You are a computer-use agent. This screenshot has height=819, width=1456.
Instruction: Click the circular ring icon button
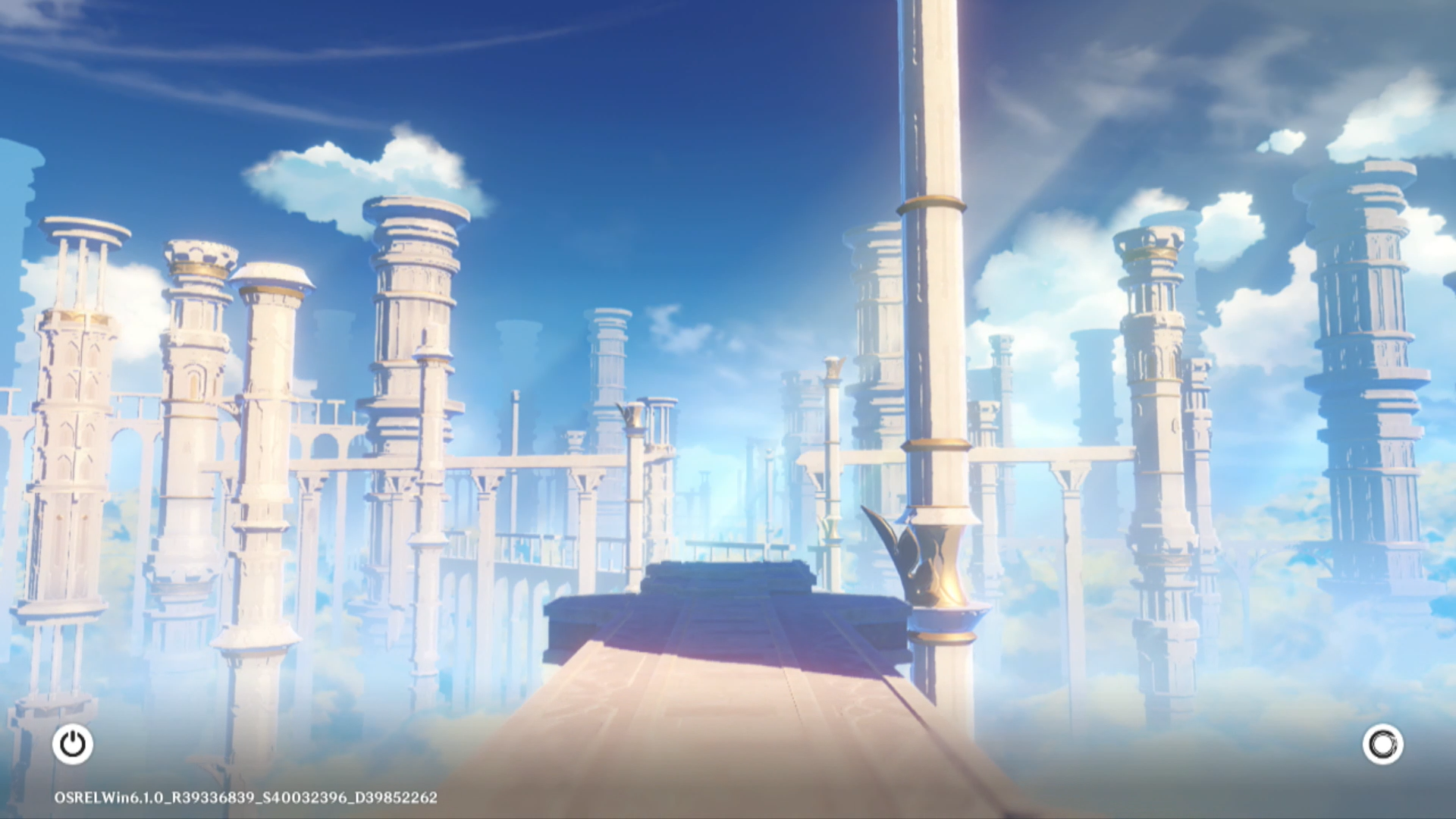[1382, 744]
